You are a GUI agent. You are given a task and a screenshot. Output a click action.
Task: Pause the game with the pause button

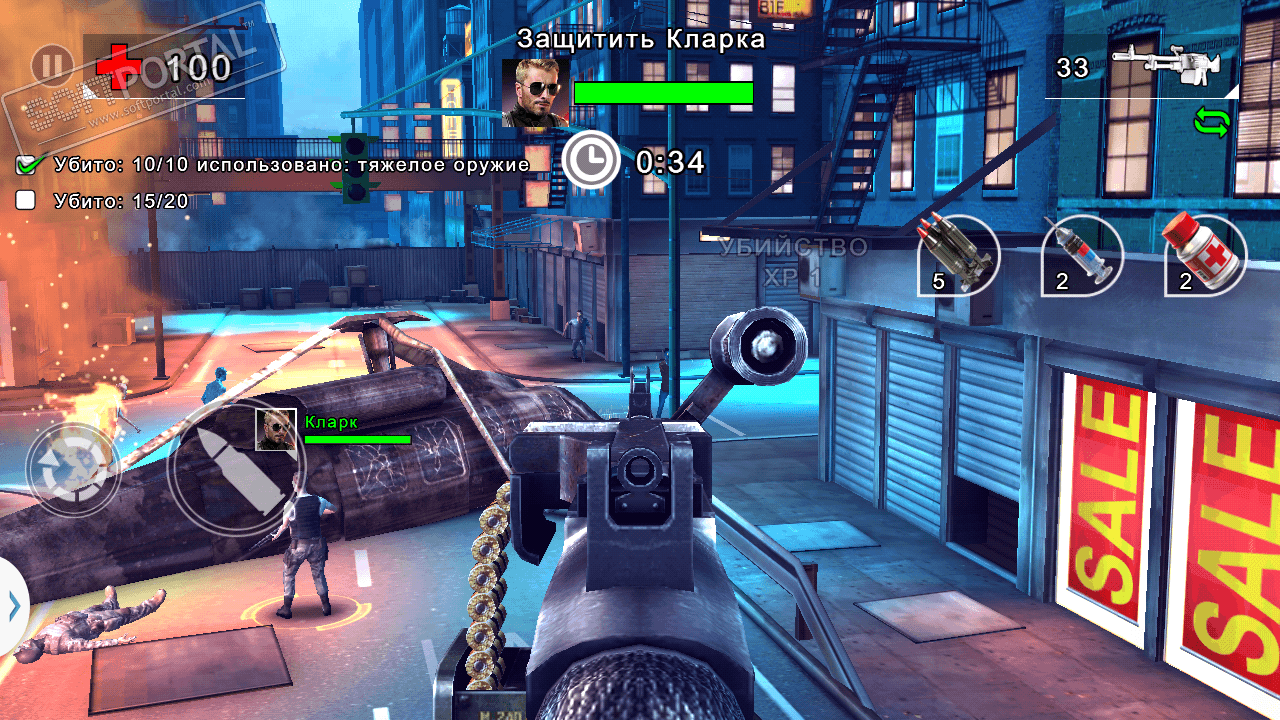(52, 67)
